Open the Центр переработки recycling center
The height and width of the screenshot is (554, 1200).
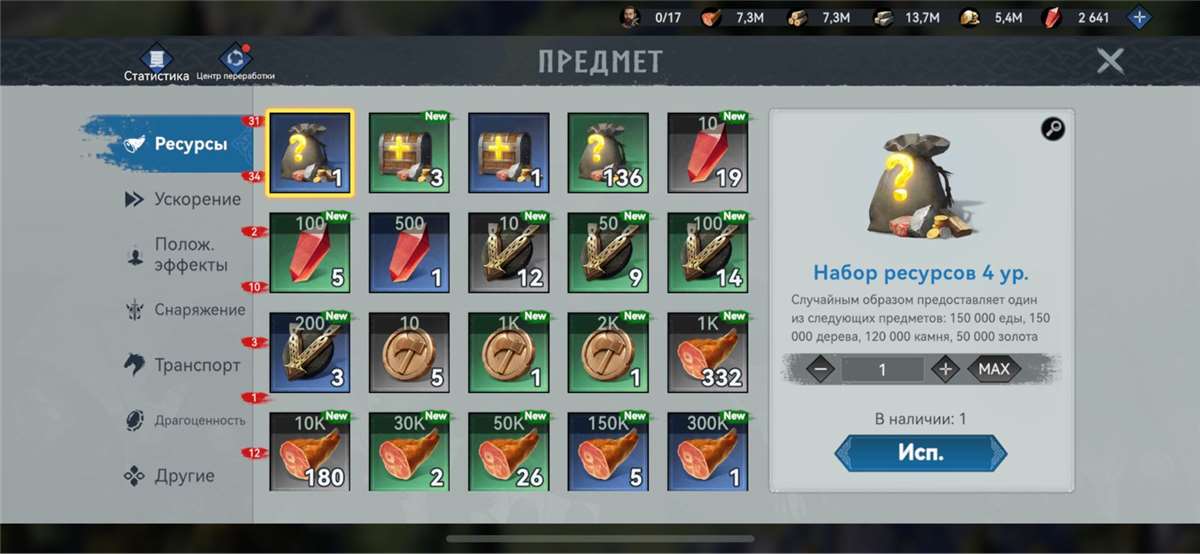(x=236, y=63)
